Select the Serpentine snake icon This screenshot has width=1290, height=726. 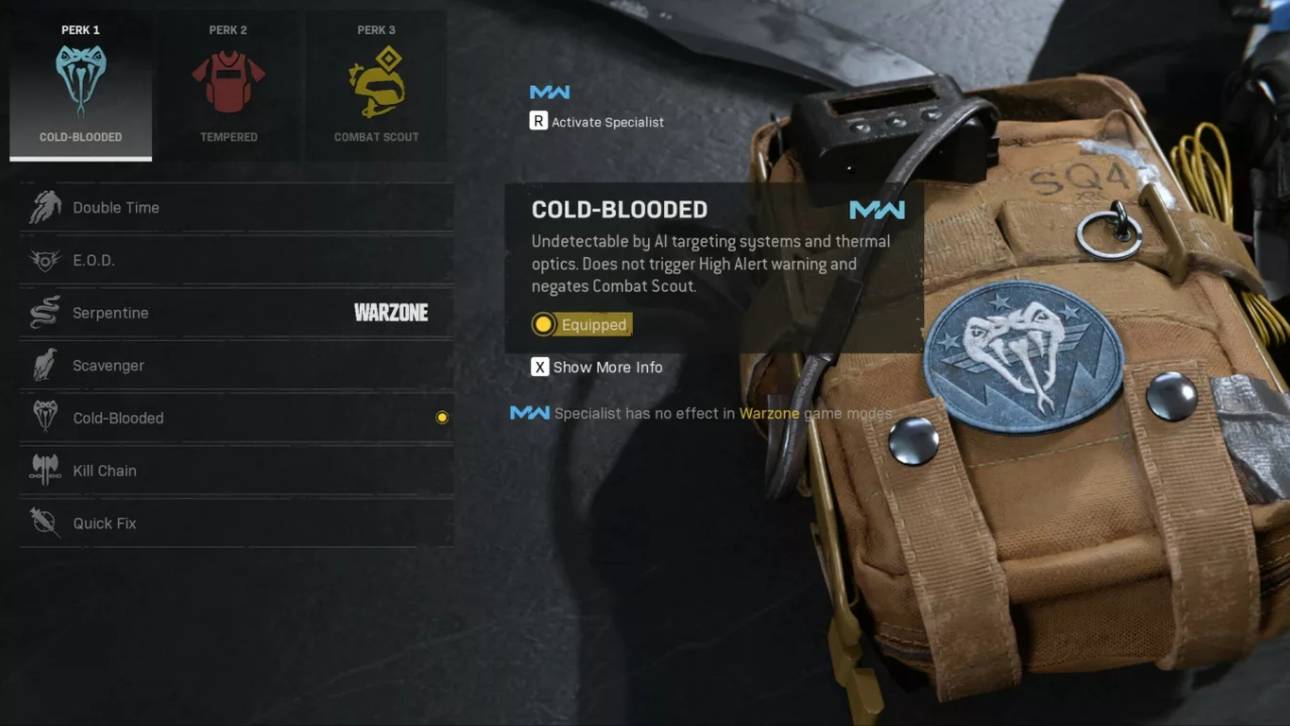[x=44, y=312]
